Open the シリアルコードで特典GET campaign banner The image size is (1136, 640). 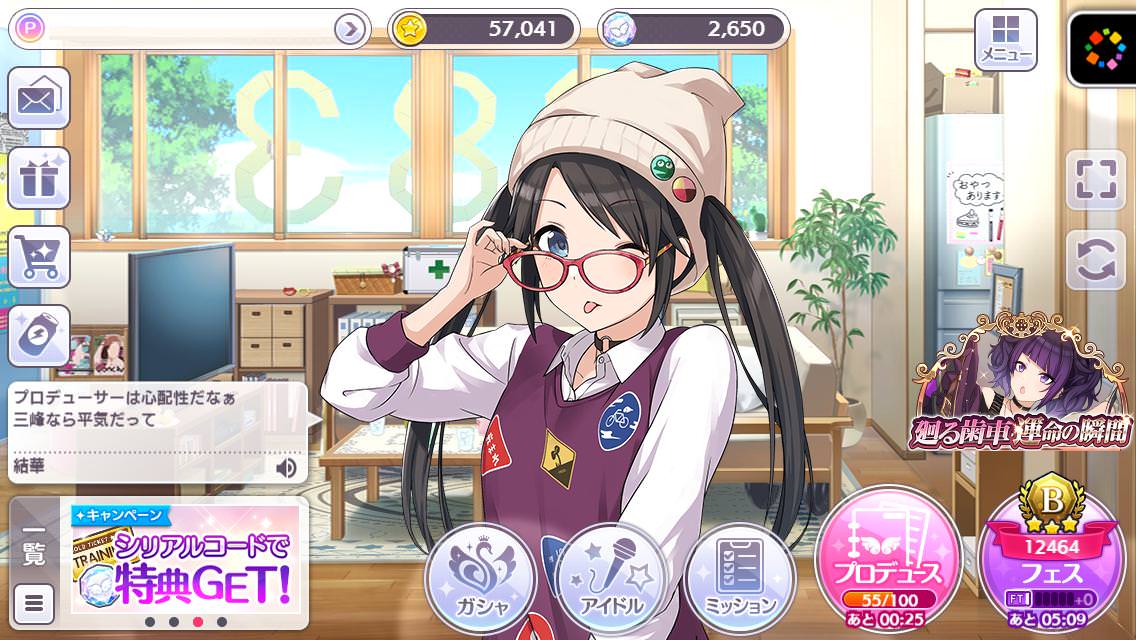pyautogui.click(x=186, y=558)
